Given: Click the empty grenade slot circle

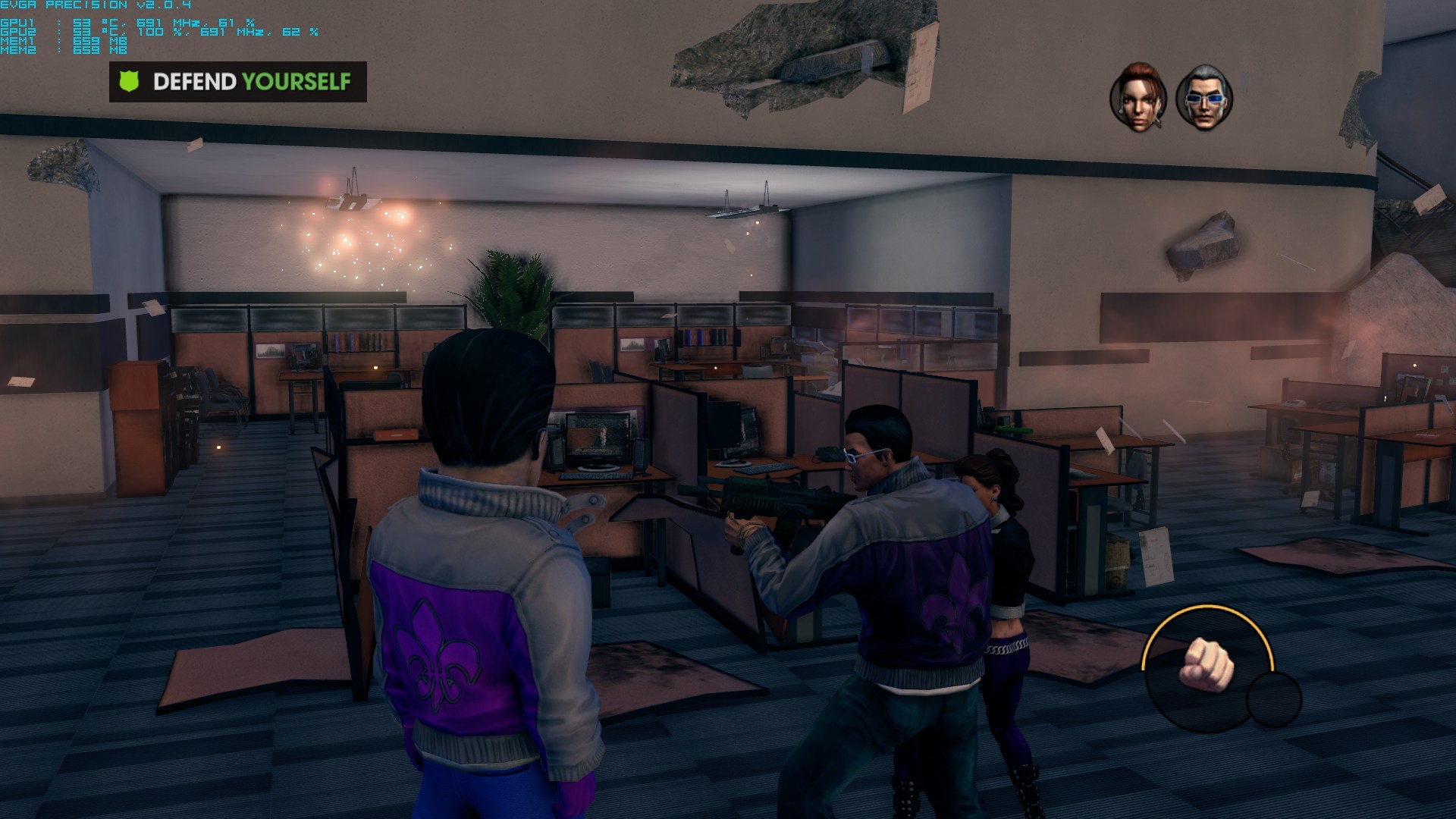Looking at the screenshot, I should 1275,699.
